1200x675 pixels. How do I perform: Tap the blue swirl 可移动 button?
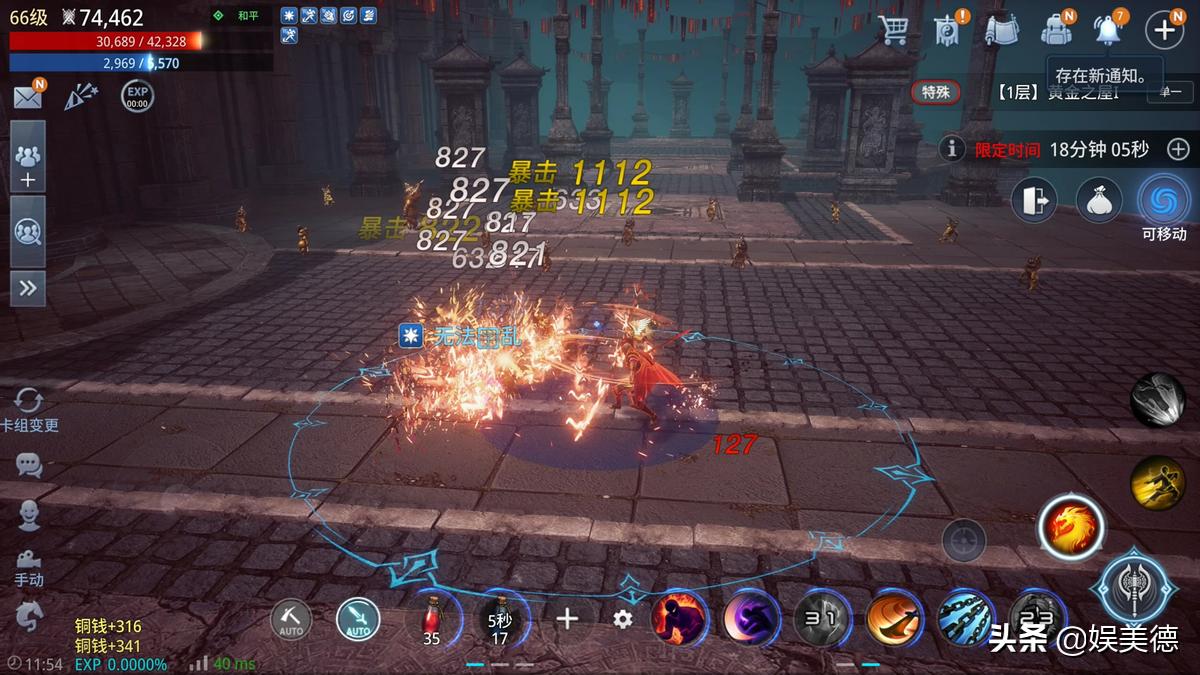1163,201
